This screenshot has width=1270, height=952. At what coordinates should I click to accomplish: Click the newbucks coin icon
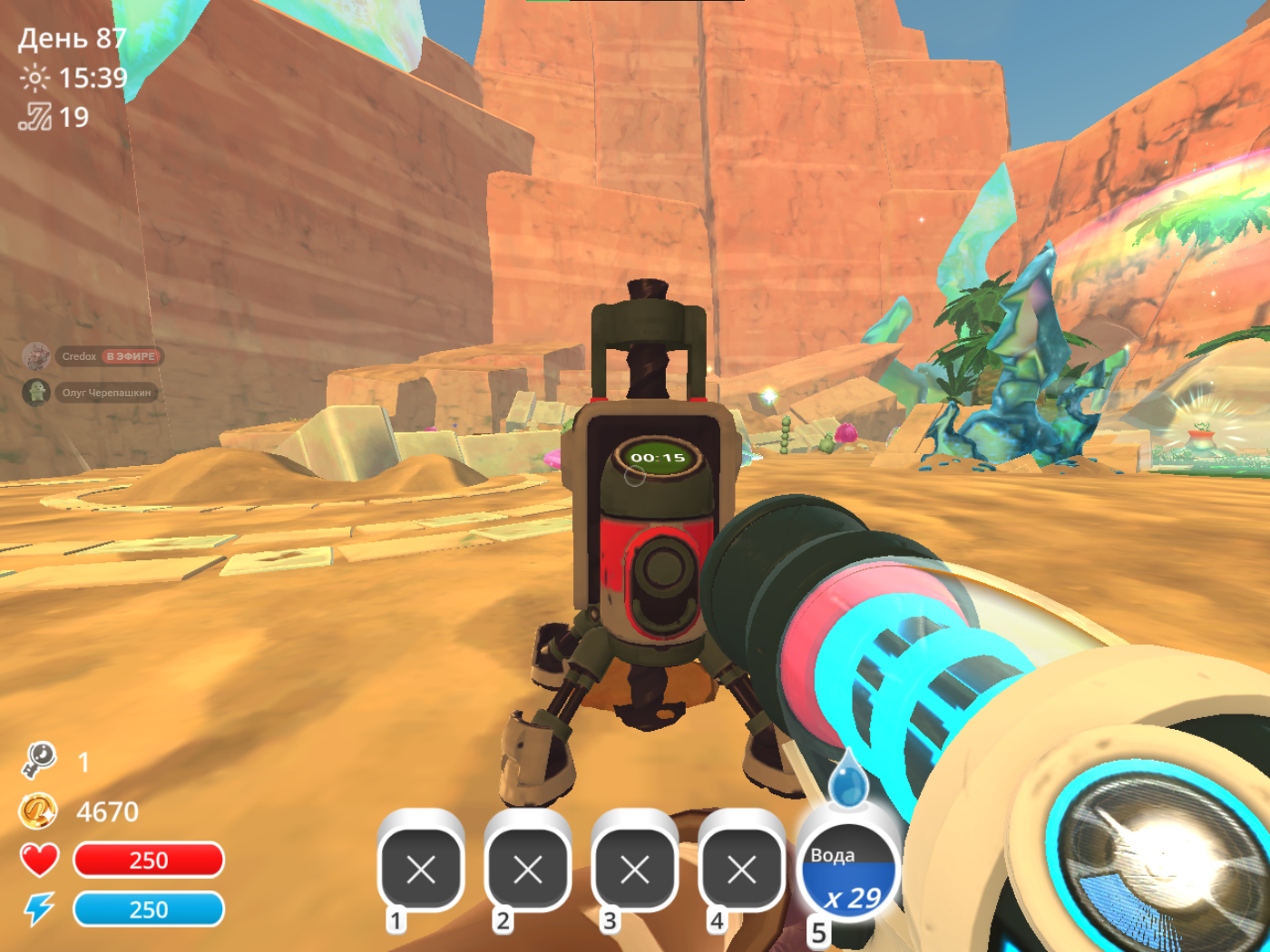tap(38, 811)
